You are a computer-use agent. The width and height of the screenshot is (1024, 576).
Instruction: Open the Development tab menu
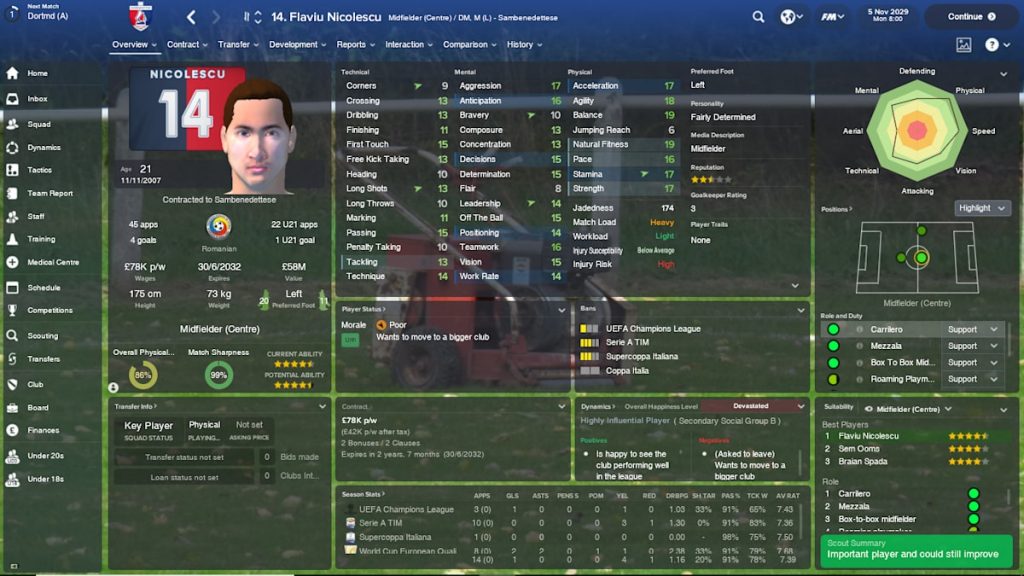click(x=297, y=45)
